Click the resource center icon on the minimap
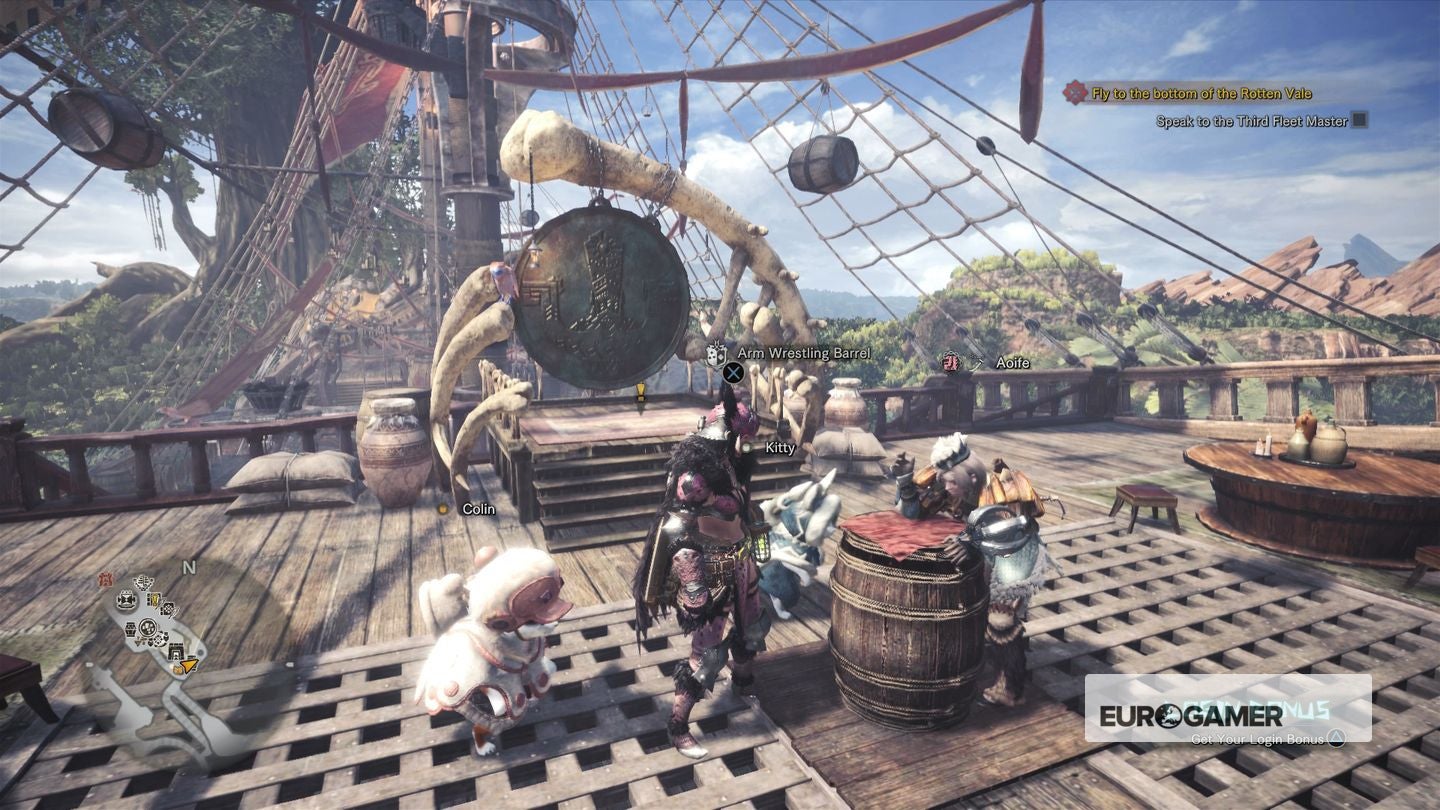 147,628
